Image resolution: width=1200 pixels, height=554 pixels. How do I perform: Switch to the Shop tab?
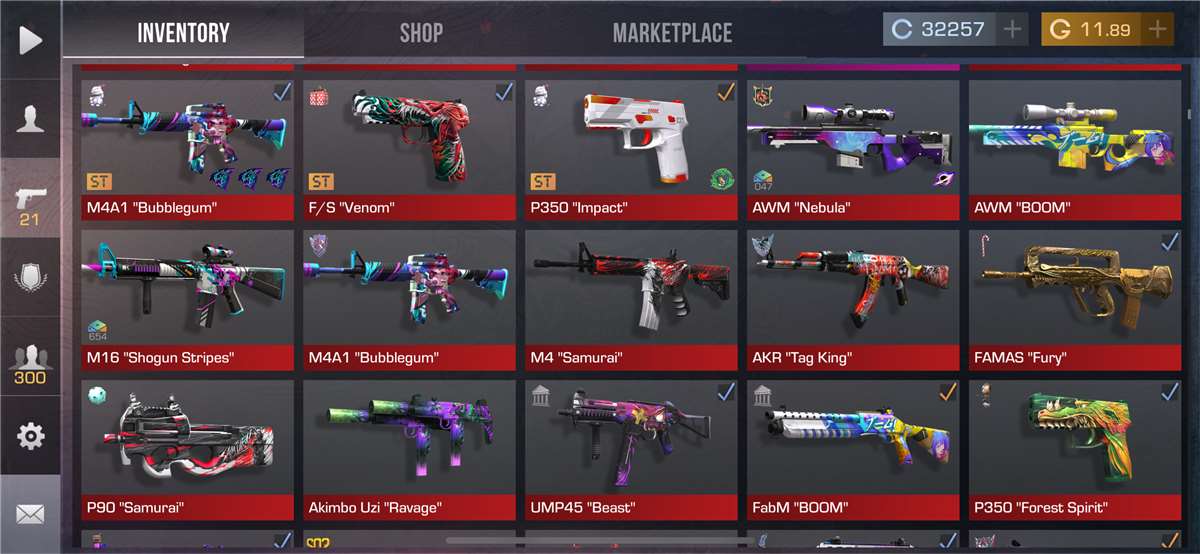point(421,32)
